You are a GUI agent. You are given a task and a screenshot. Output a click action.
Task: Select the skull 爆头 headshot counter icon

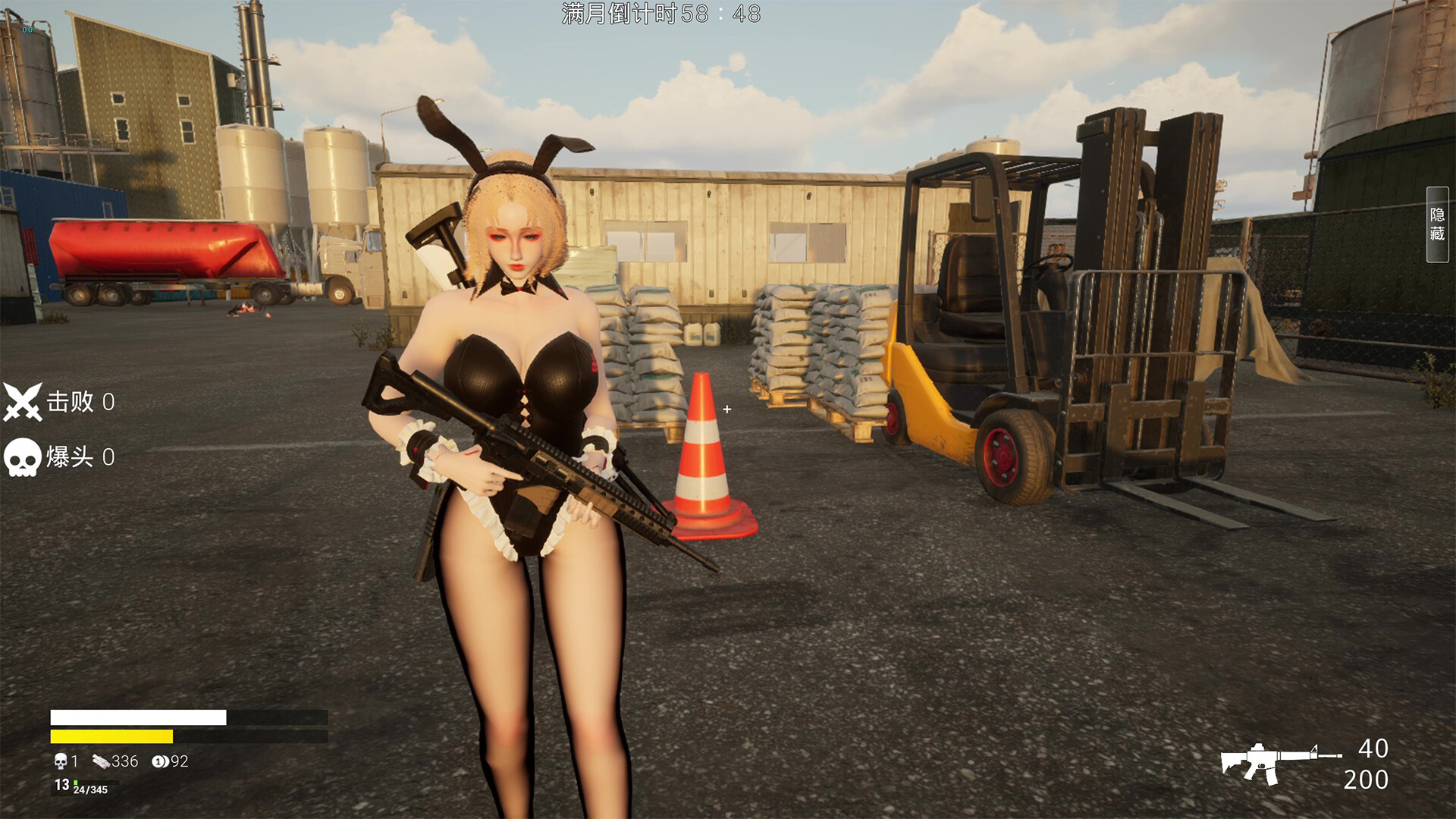(x=23, y=457)
